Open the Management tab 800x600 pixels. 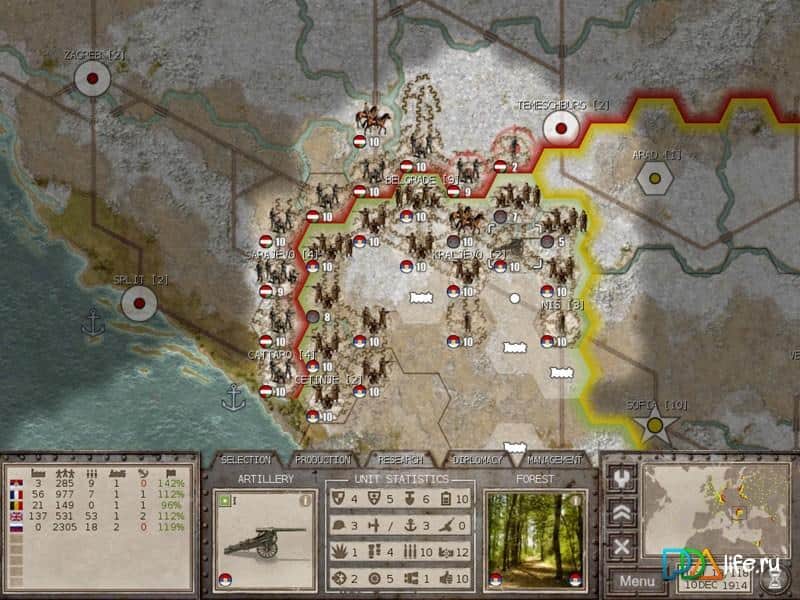(x=554, y=460)
